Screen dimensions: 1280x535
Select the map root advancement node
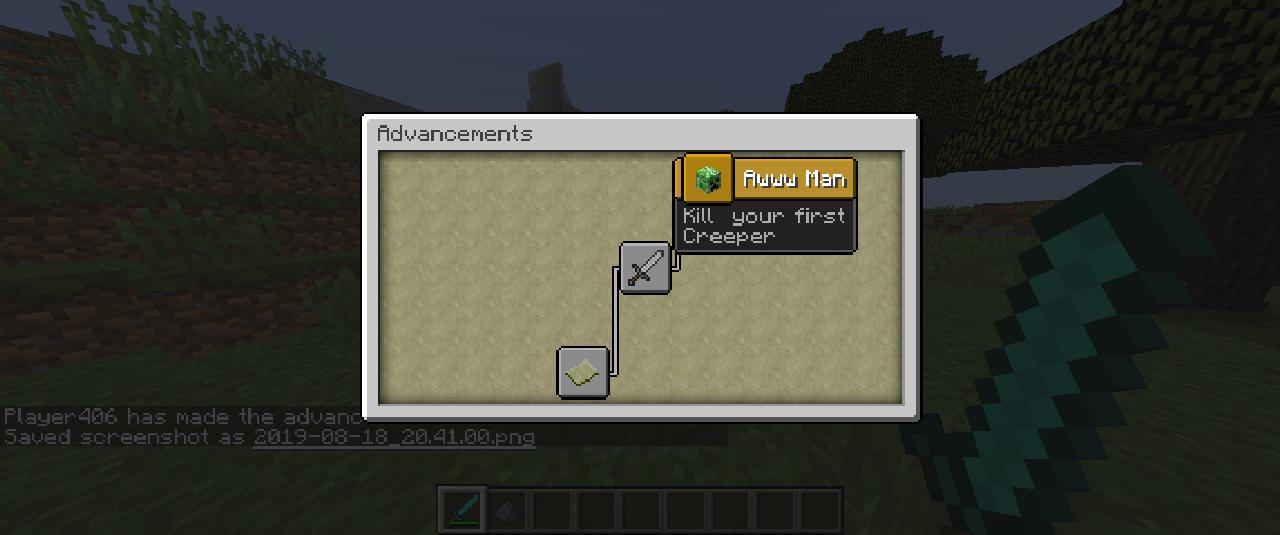click(x=583, y=372)
